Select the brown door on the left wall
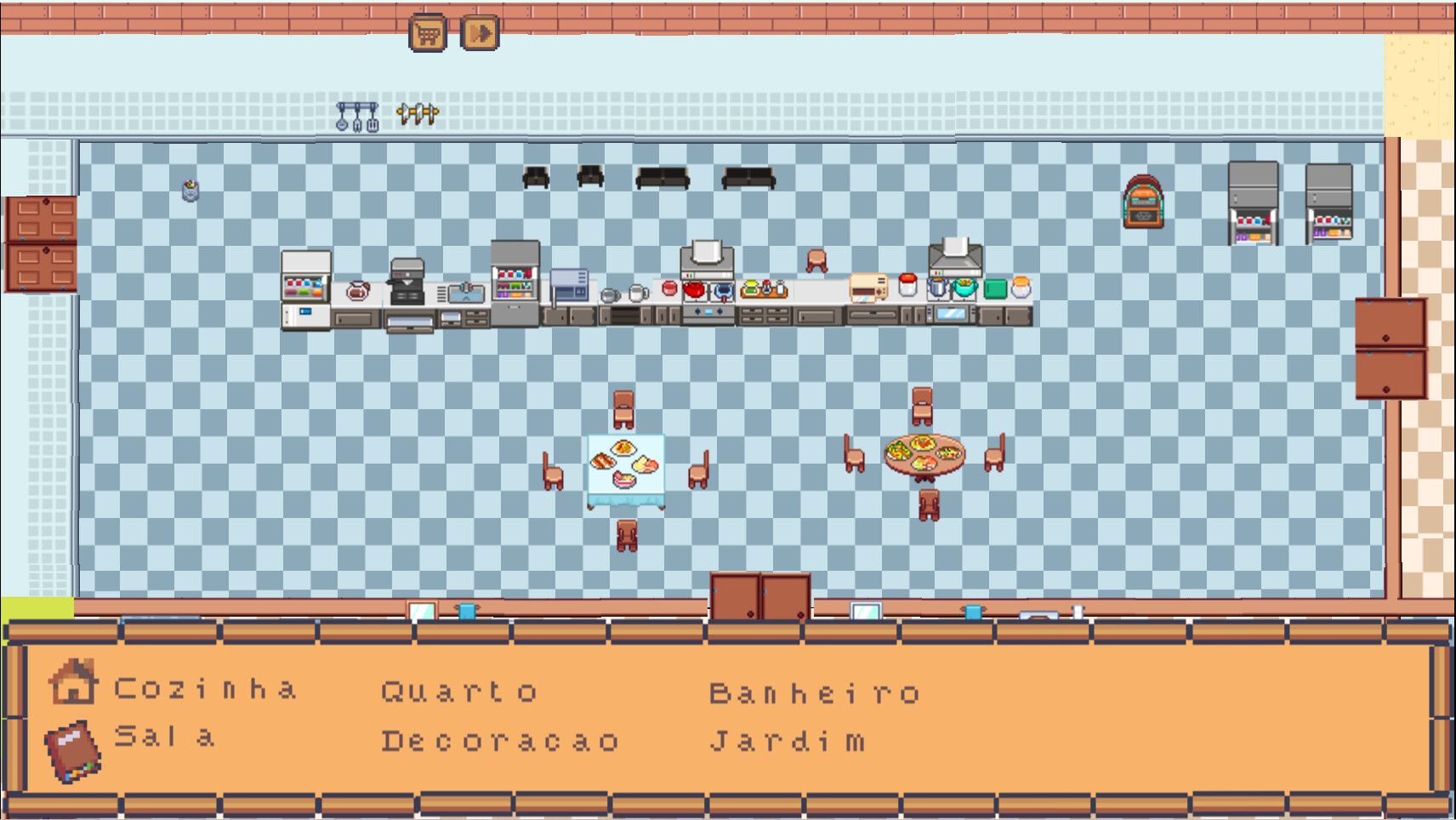The height and width of the screenshot is (820, 1456). coord(41,242)
